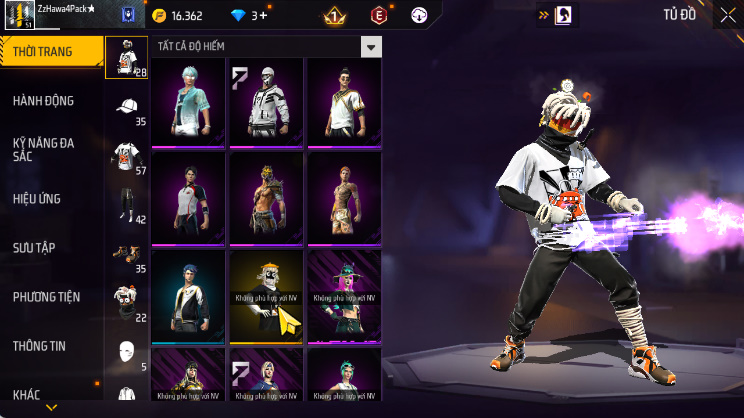744x418 pixels.
Task: Select the panda mask outfit on yellow background
Action: (267, 296)
